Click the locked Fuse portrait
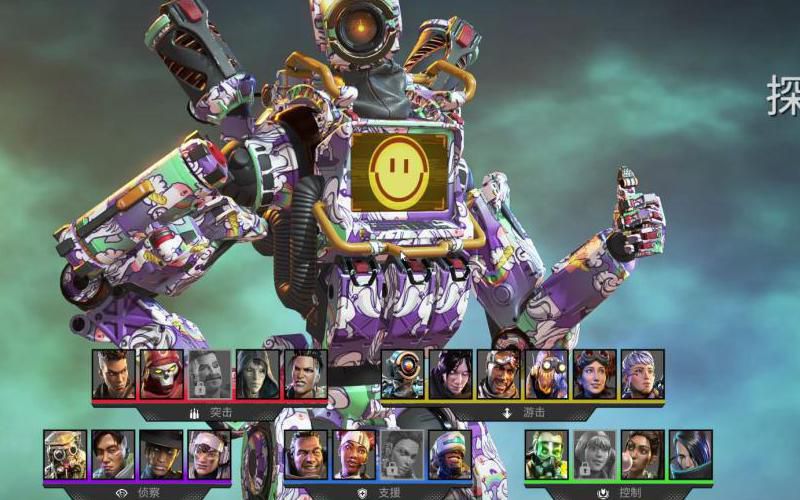This screenshot has width=800, height=500. pyautogui.click(x=210, y=375)
